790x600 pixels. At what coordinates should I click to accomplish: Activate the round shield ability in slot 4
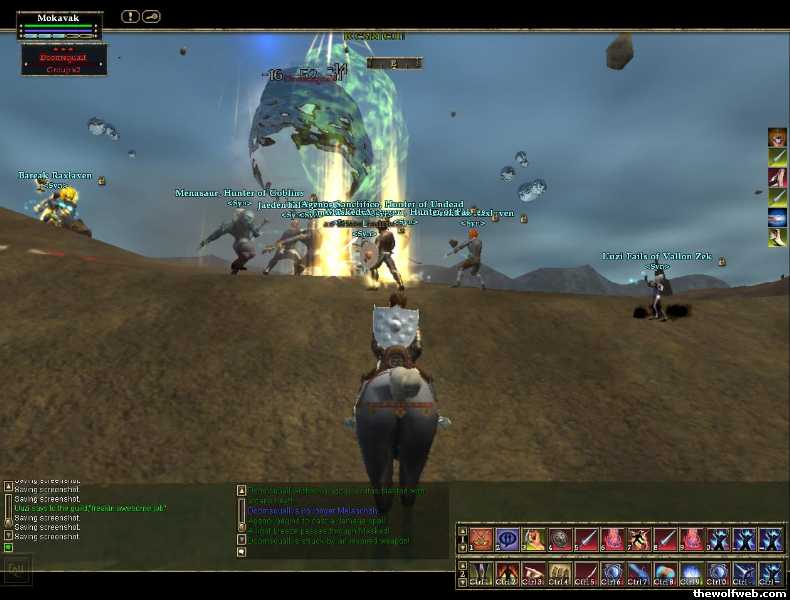559,539
